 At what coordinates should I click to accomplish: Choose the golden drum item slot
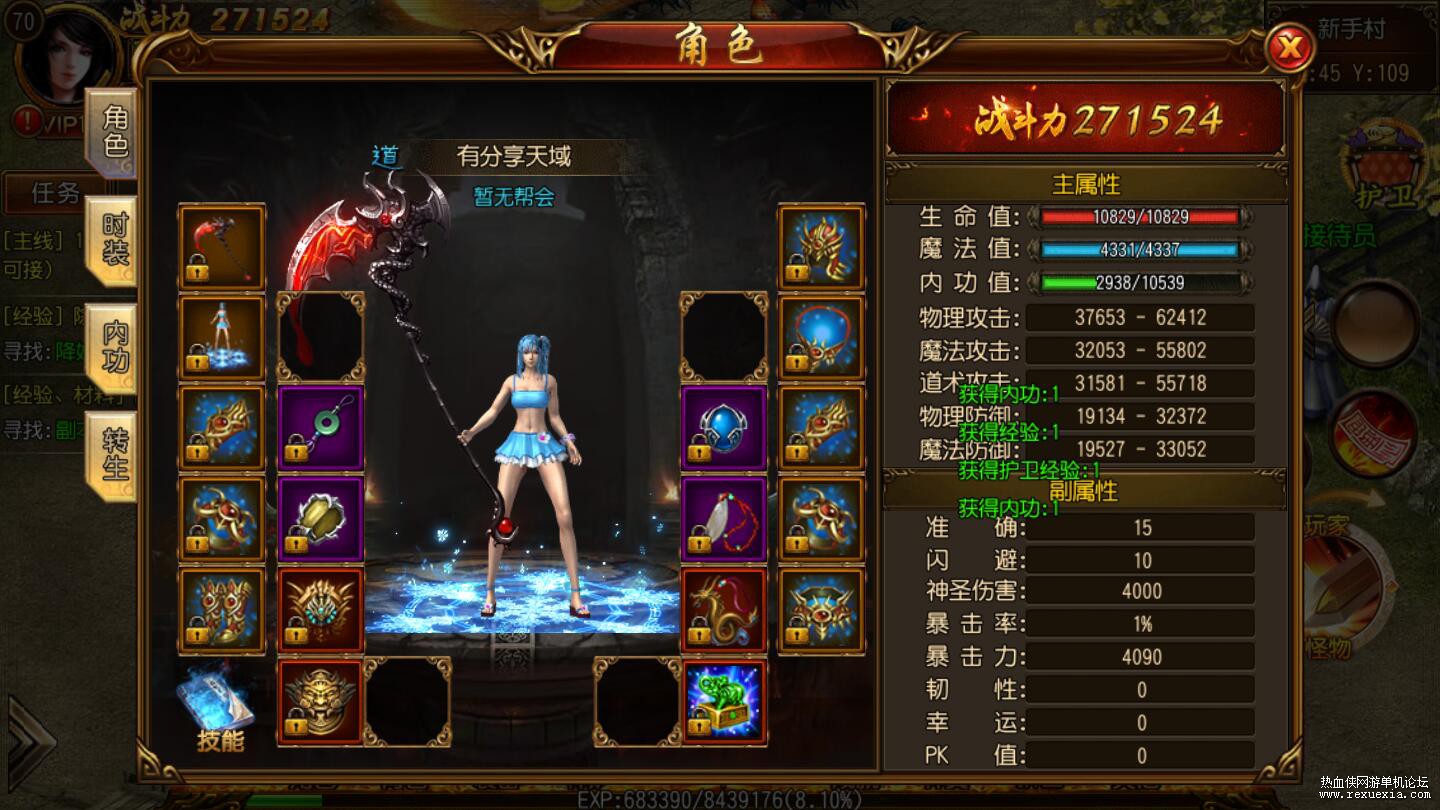point(320,520)
